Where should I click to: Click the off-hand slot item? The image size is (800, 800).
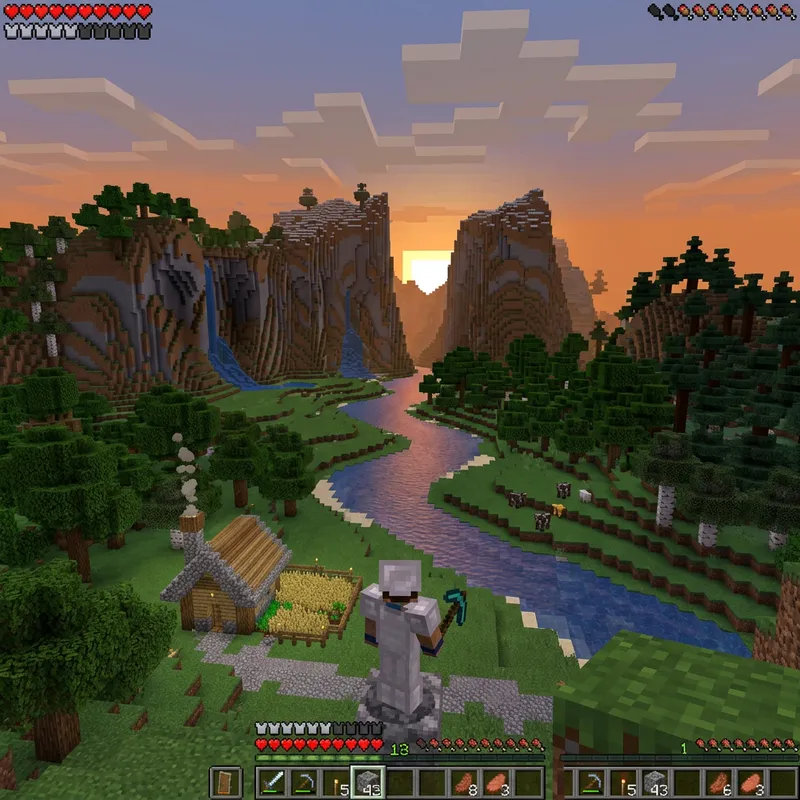click(x=226, y=782)
